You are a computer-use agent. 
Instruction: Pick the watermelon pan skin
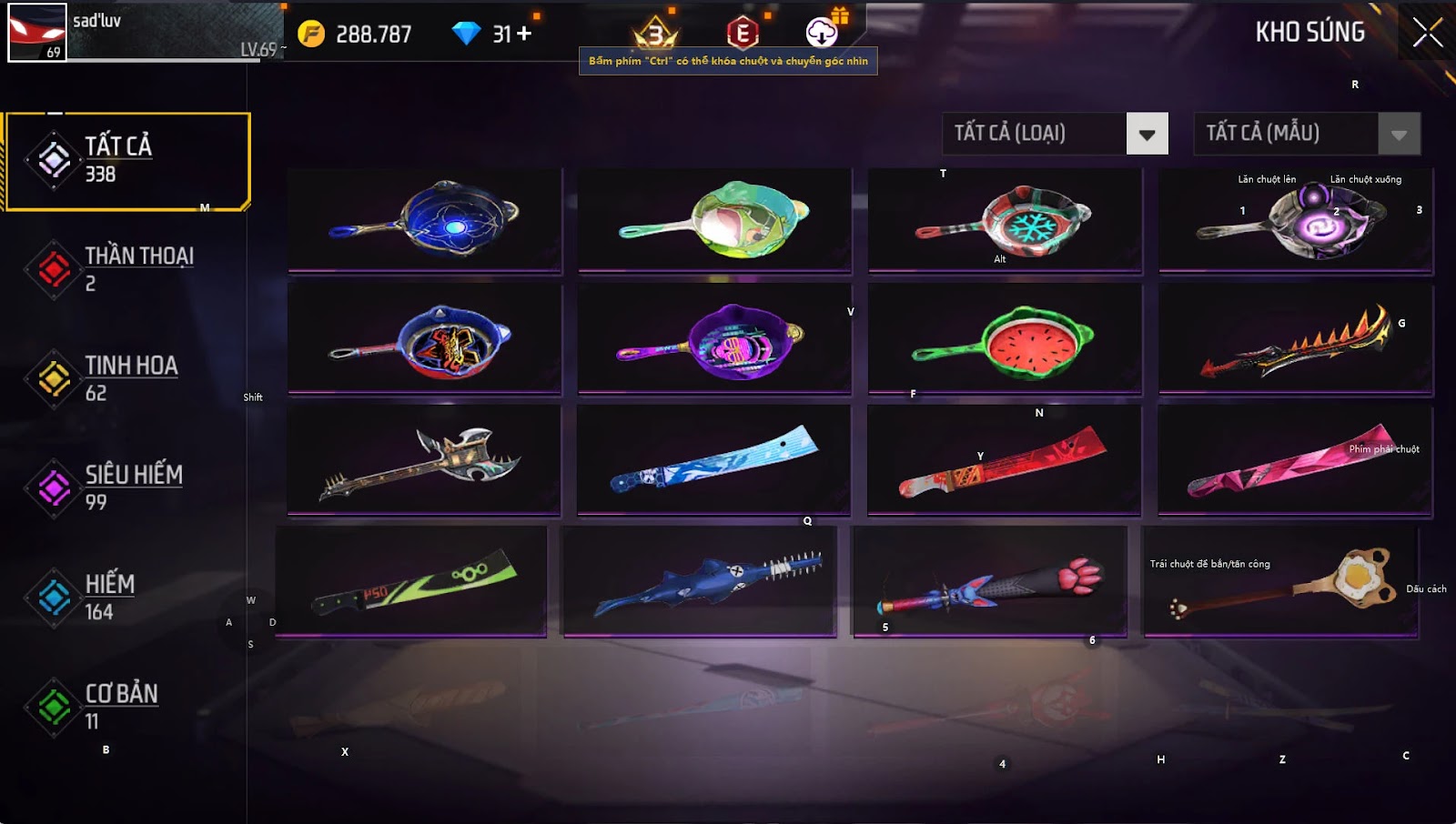(1004, 338)
